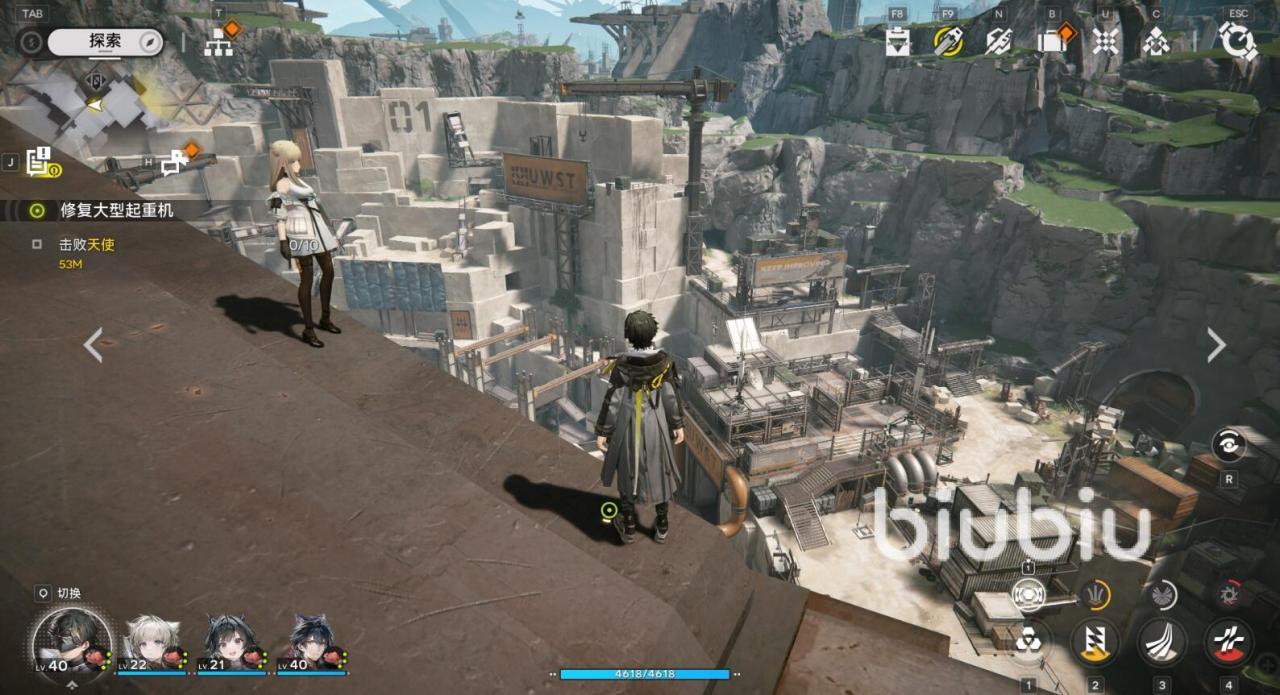
Task: Open the chat bubbles icon
Action: (174, 161)
